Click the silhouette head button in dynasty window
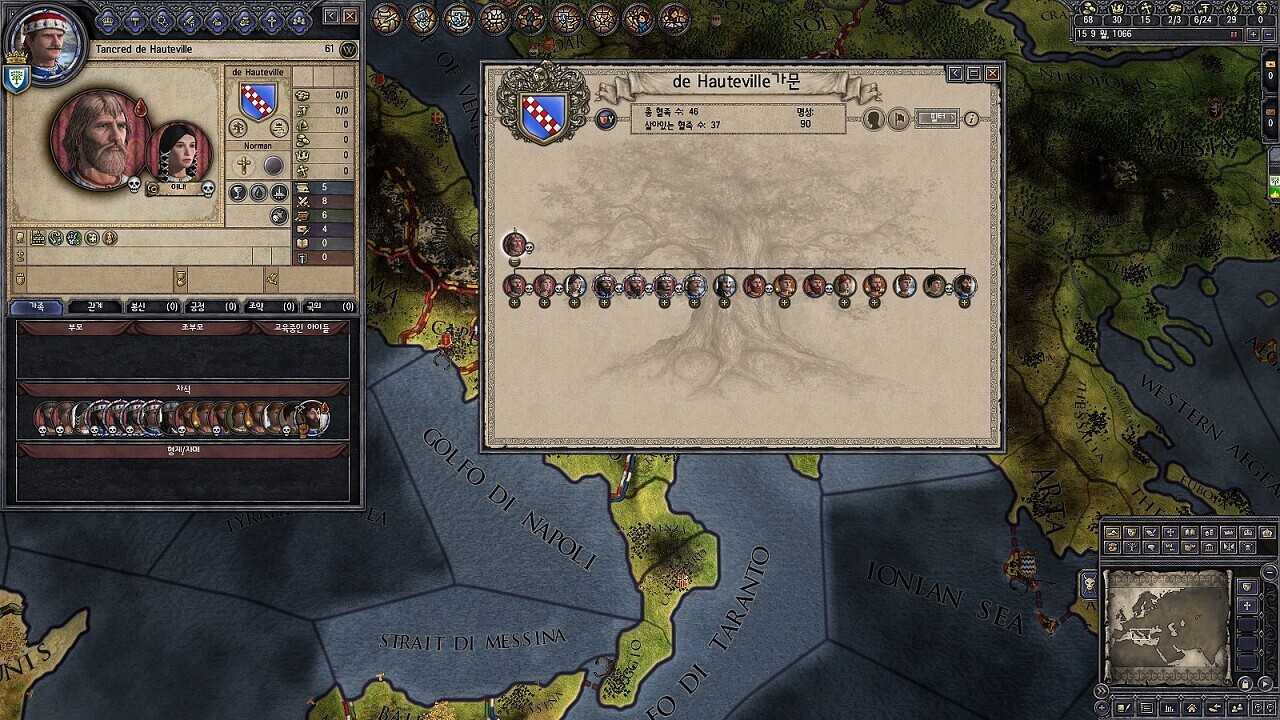This screenshot has width=1280, height=720. click(873, 119)
